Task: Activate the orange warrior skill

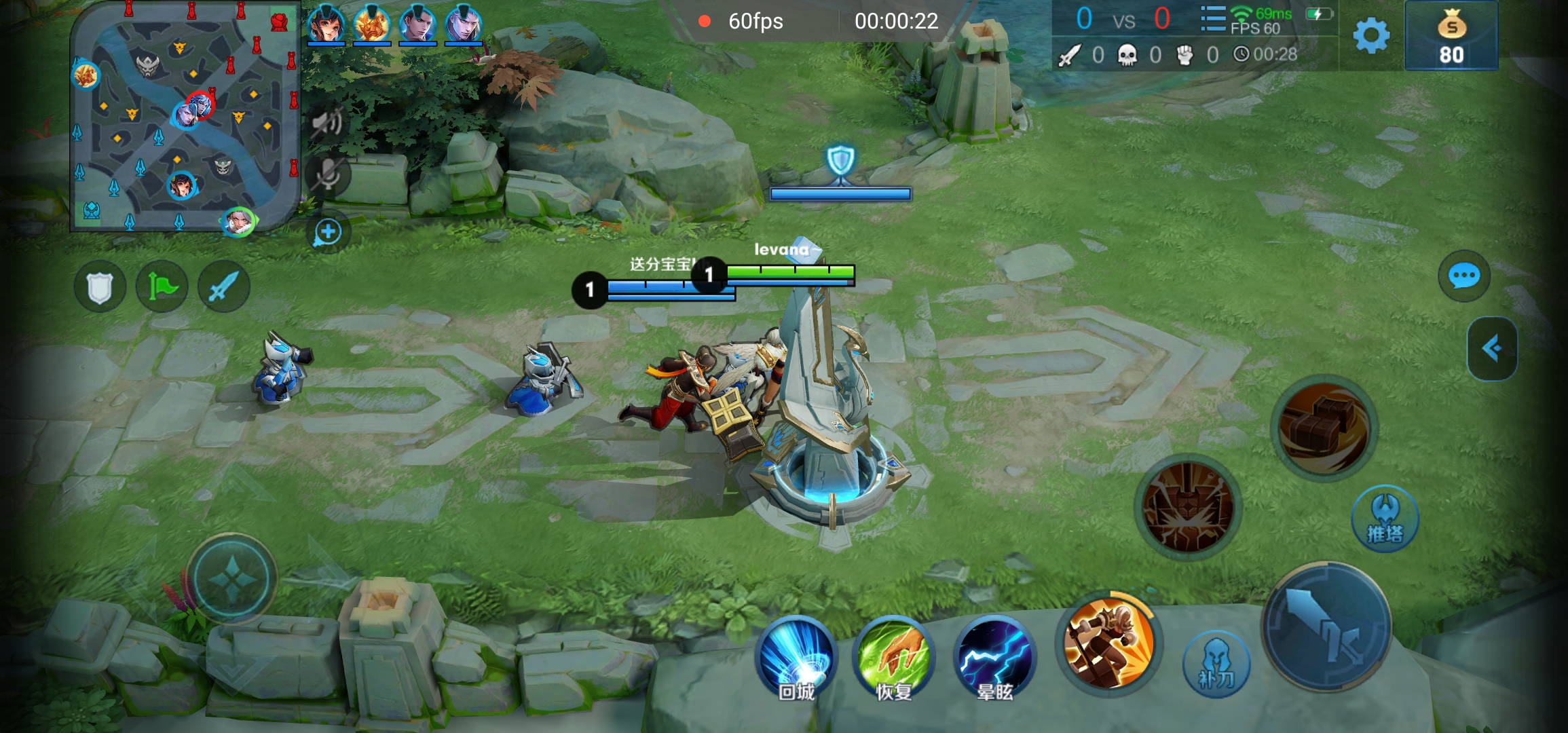Action: (1109, 643)
